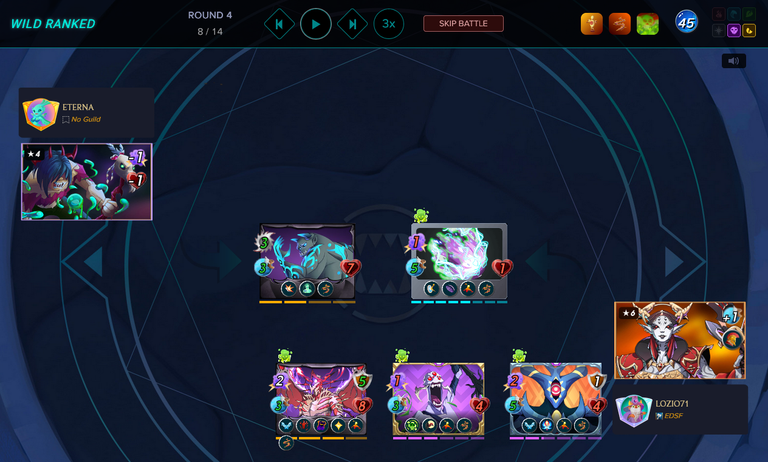Click the Skip Battle button
768x462 pixels.
click(463, 24)
